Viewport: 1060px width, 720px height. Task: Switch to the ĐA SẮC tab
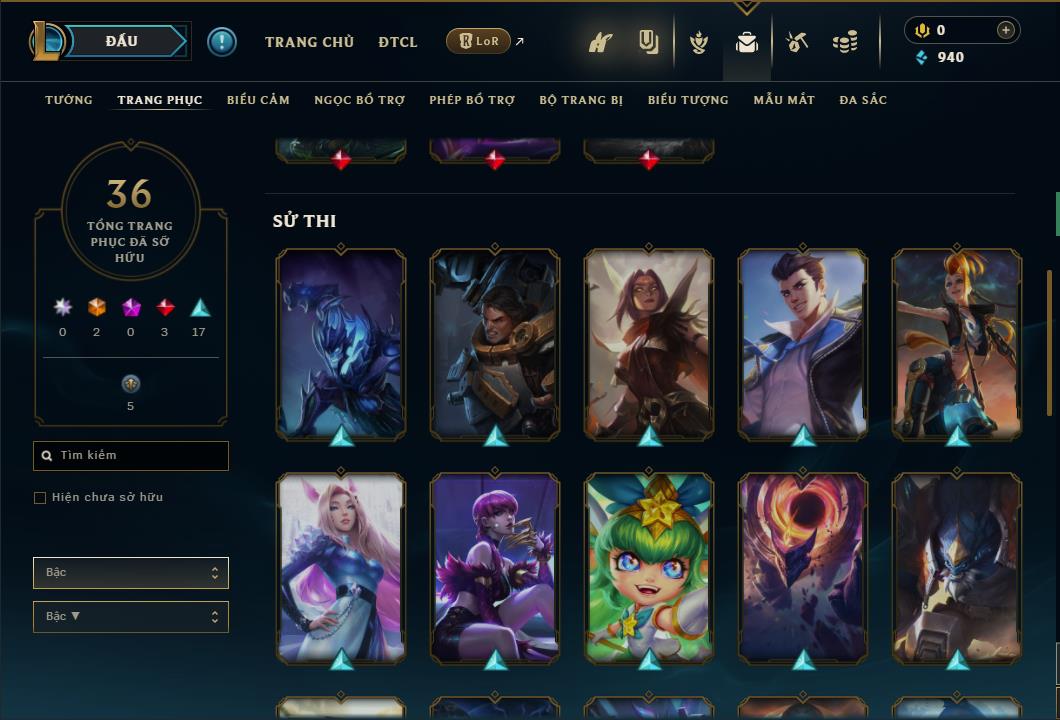click(863, 100)
